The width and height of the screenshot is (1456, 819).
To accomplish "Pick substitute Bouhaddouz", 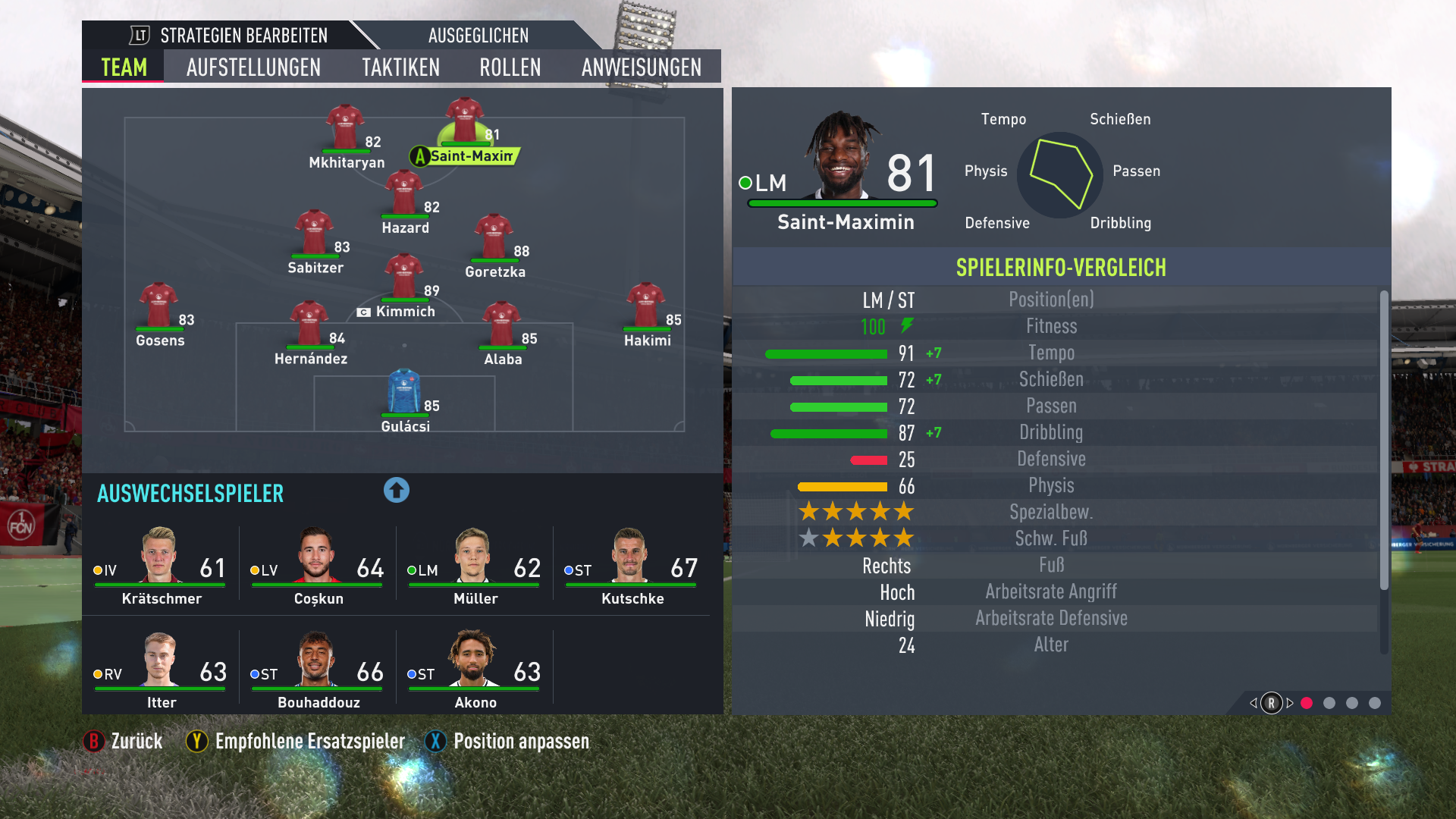I will click(x=318, y=670).
